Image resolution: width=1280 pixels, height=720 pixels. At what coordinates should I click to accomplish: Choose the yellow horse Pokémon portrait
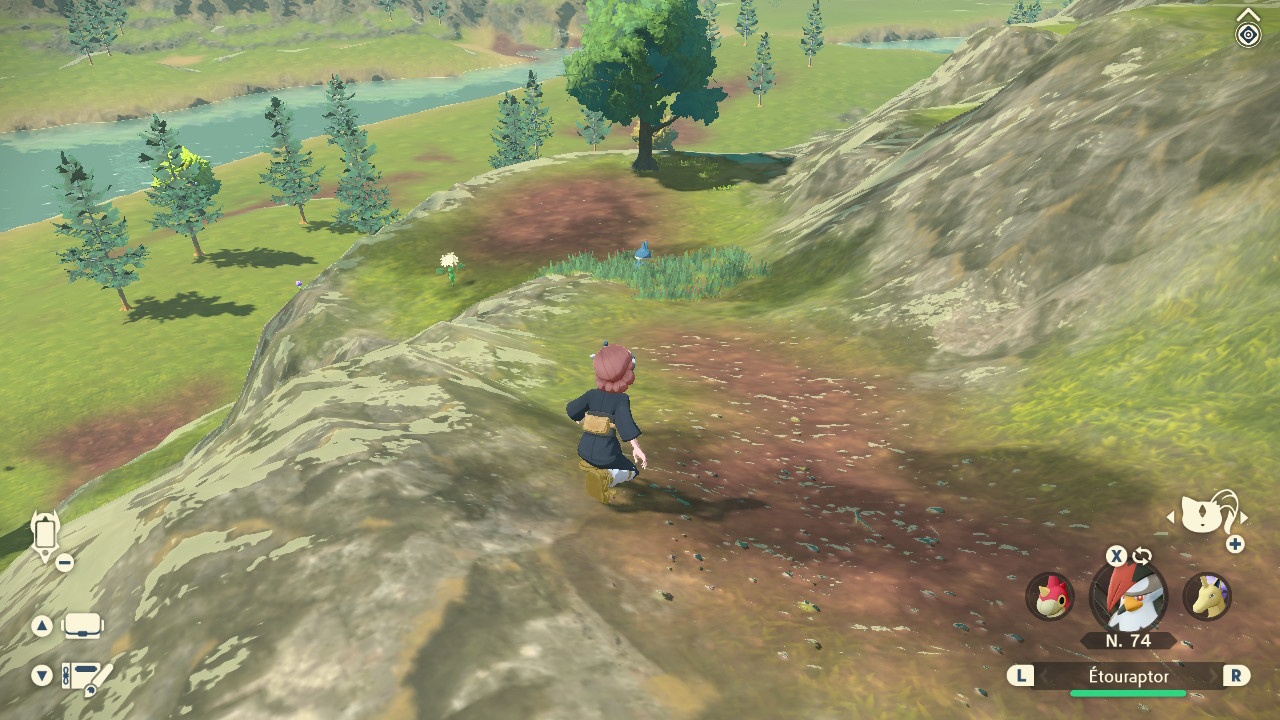1206,596
